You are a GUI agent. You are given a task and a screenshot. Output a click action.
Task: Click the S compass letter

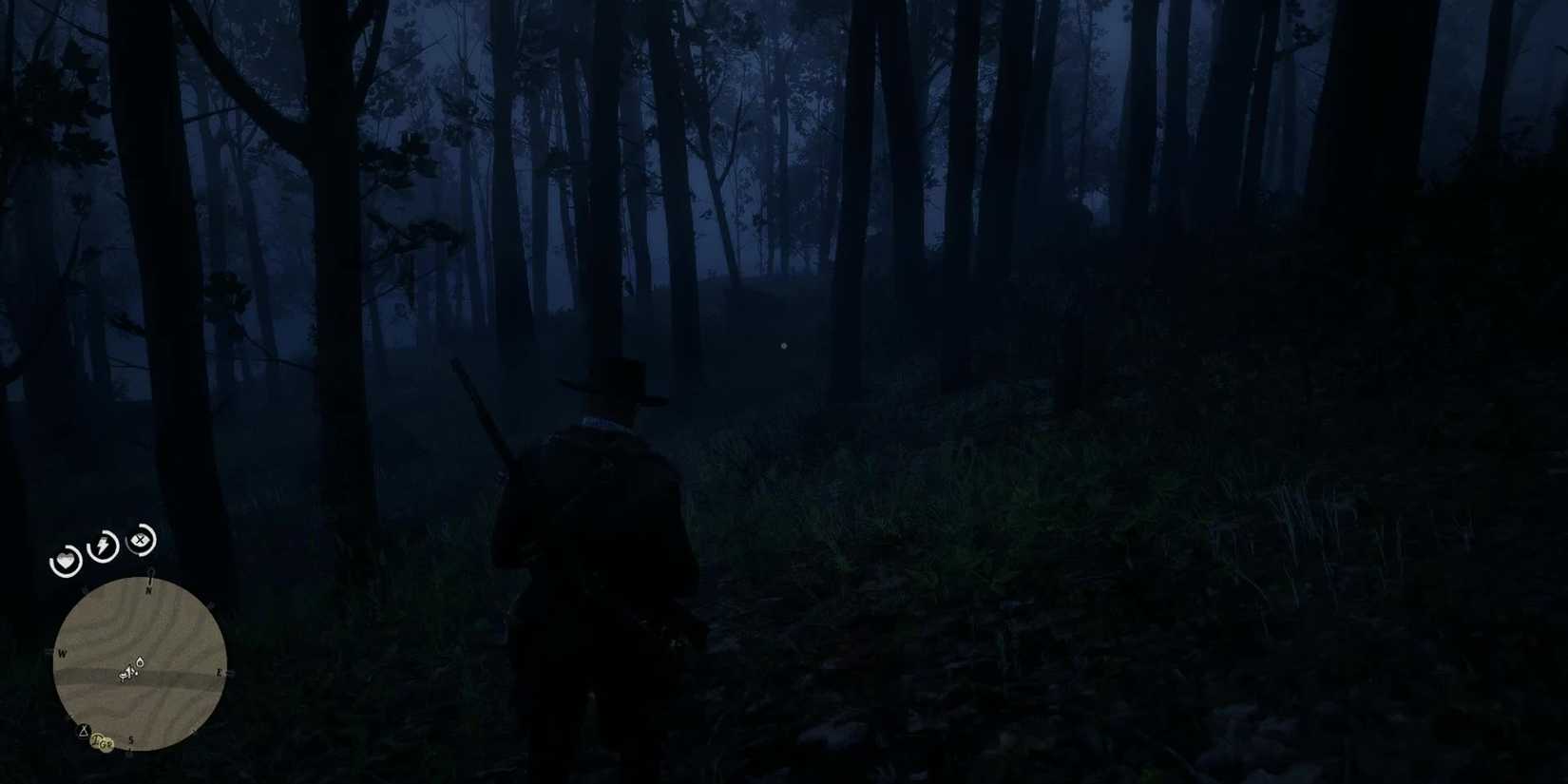(x=131, y=739)
